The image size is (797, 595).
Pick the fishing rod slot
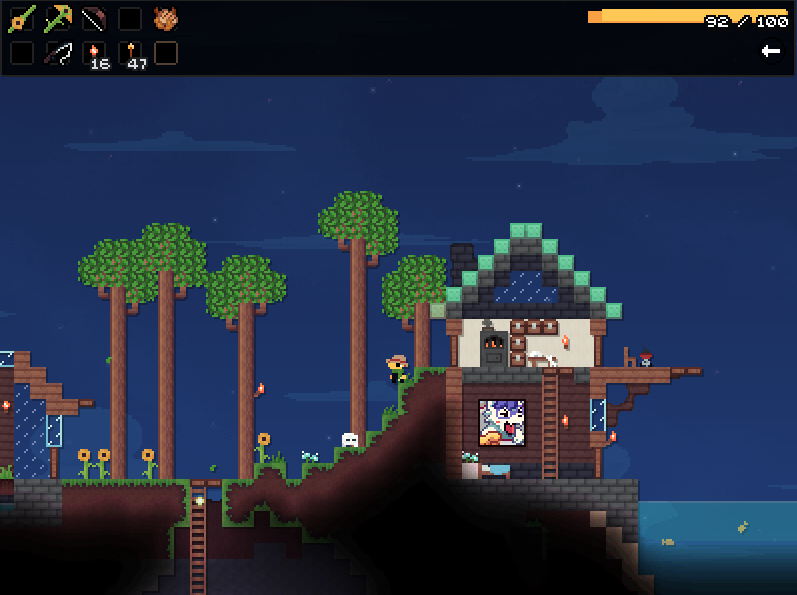[58, 54]
